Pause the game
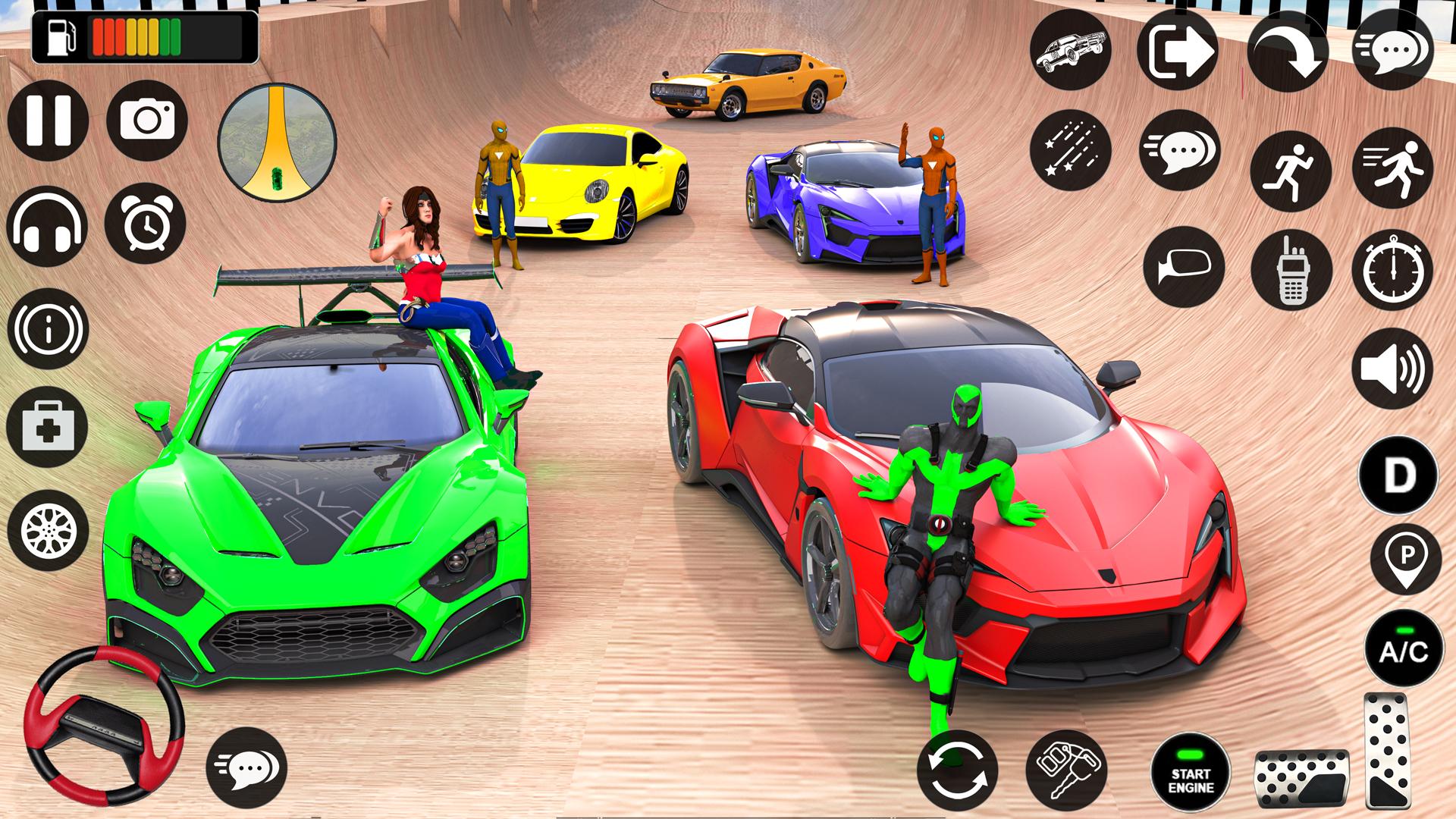 [x=48, y=121]
